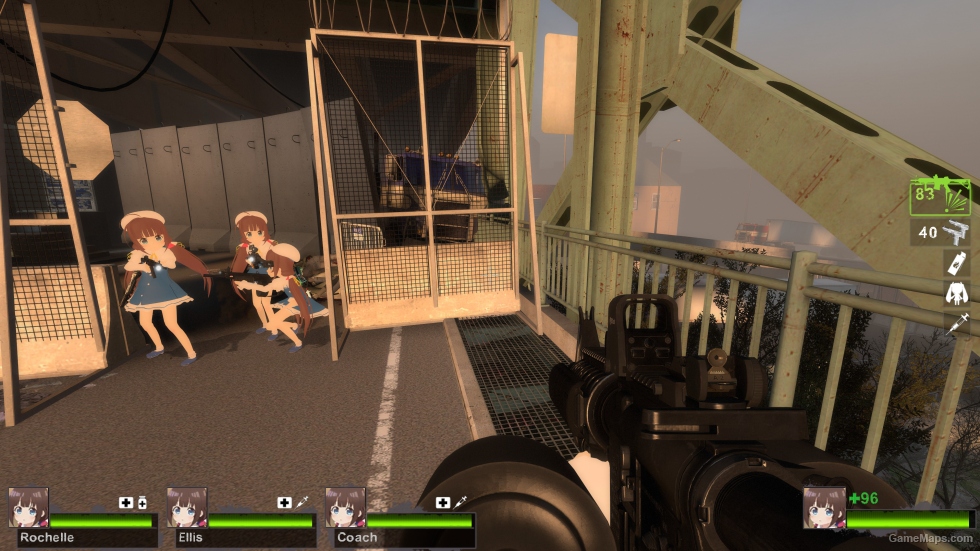
Task: Select the throwable item slot
Action: 956,263
